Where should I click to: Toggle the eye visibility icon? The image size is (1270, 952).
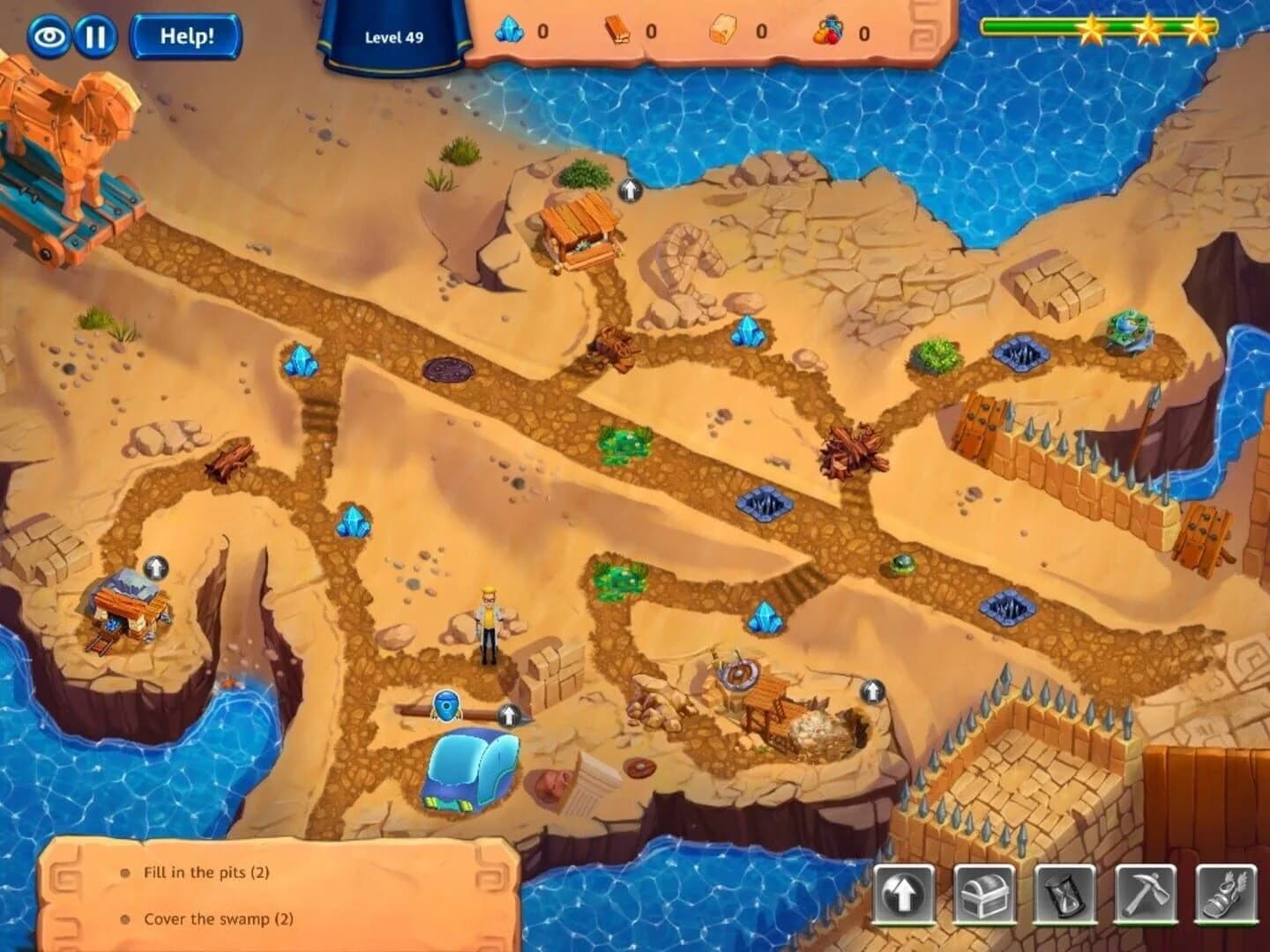[51, 34]
